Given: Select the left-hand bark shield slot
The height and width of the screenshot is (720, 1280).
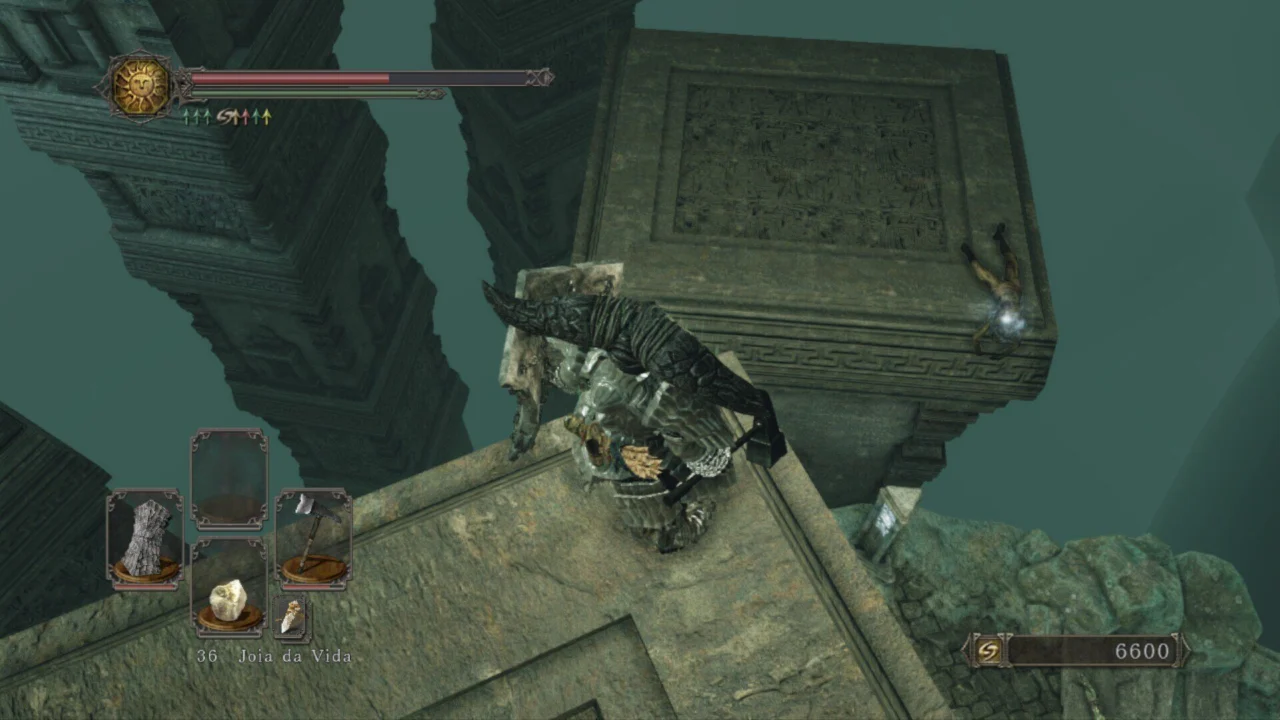Looking at the screenshot, I should pyautogui.click(x=145, y=540).
